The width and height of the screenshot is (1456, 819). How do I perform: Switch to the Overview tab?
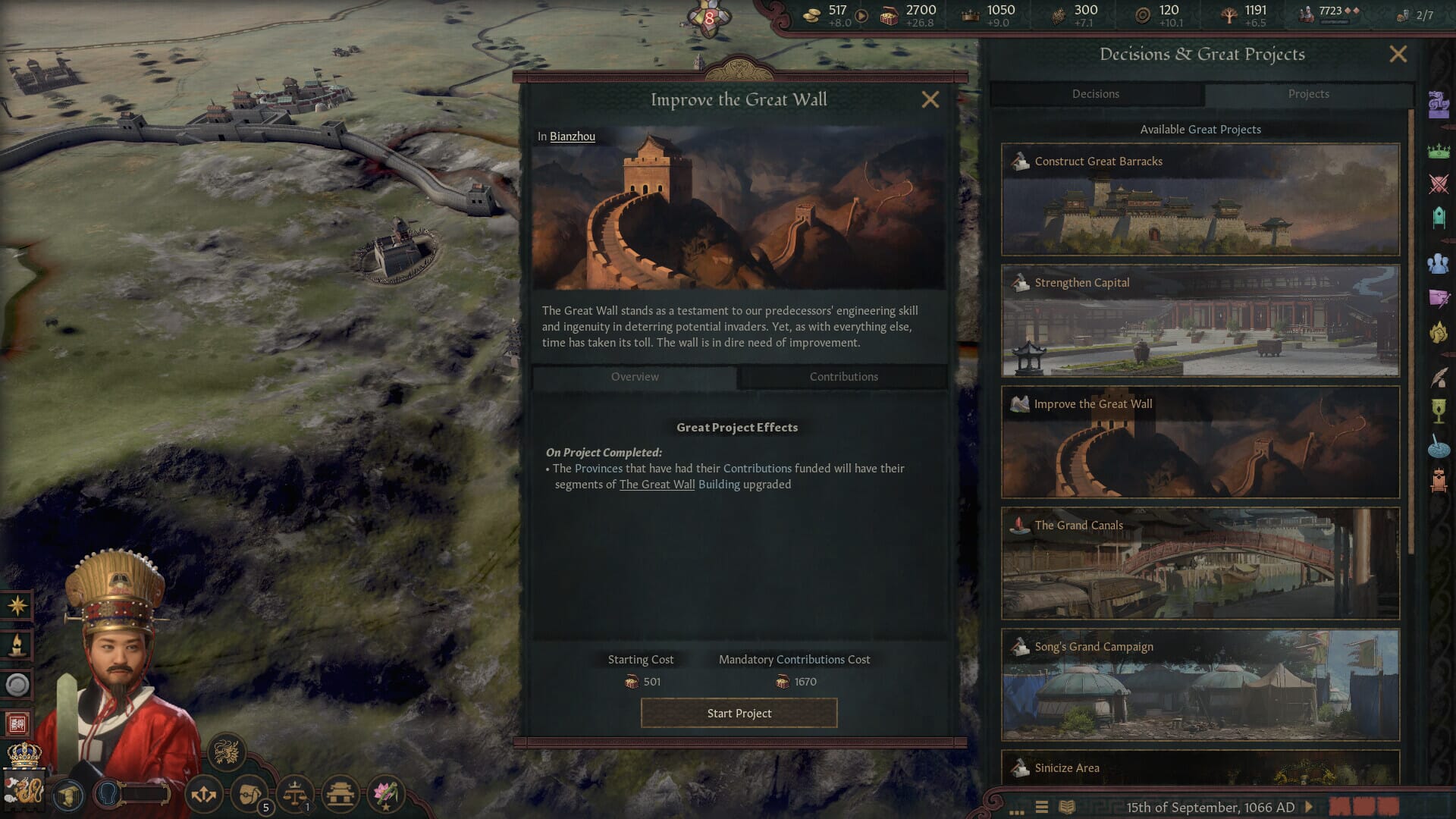click(635, 377)
